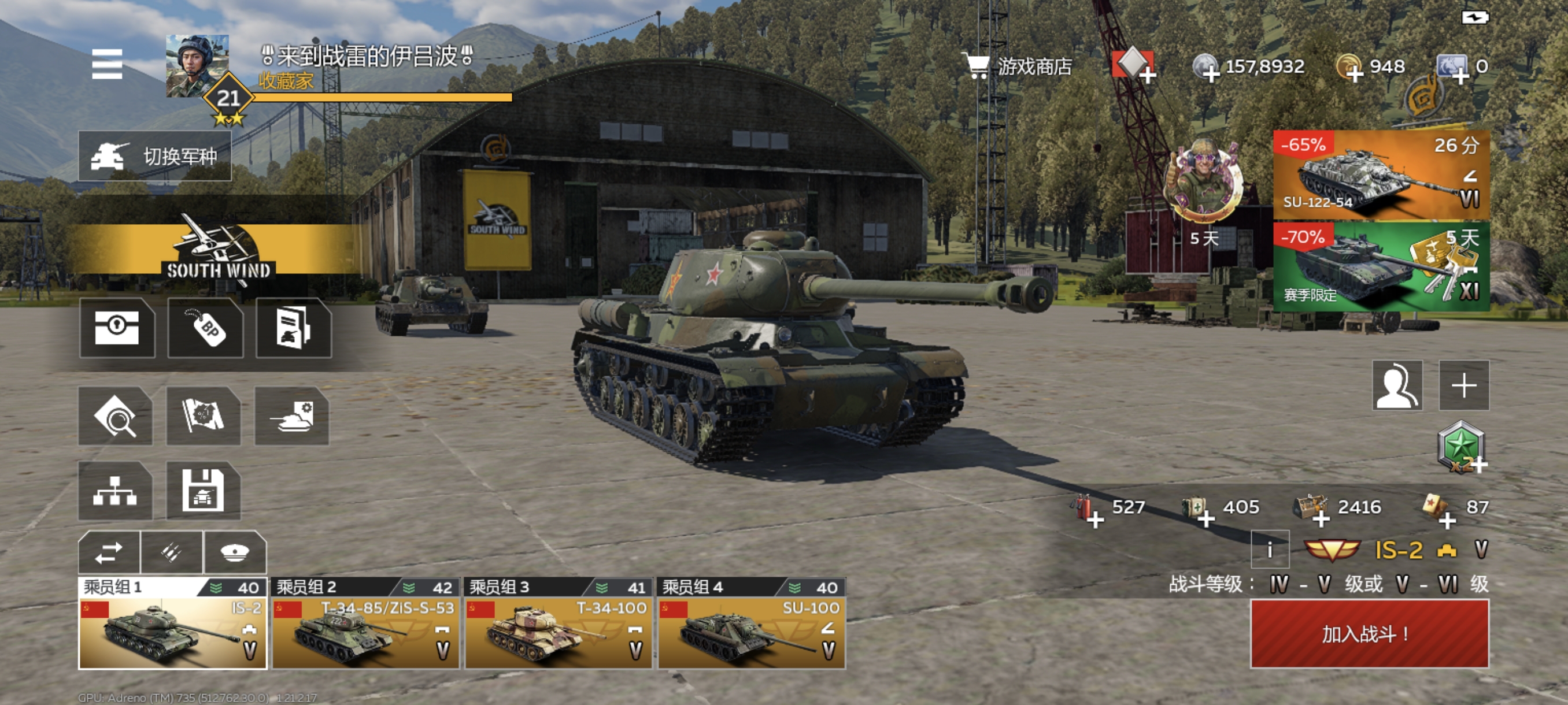Open the SU-122-54 discount offer
1568x705 pixels.
(1381, 175)
